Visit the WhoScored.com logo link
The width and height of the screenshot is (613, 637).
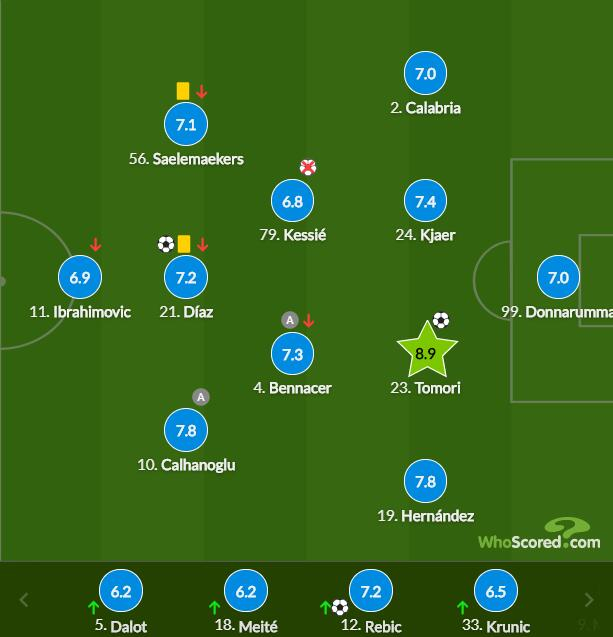[540, 537]
